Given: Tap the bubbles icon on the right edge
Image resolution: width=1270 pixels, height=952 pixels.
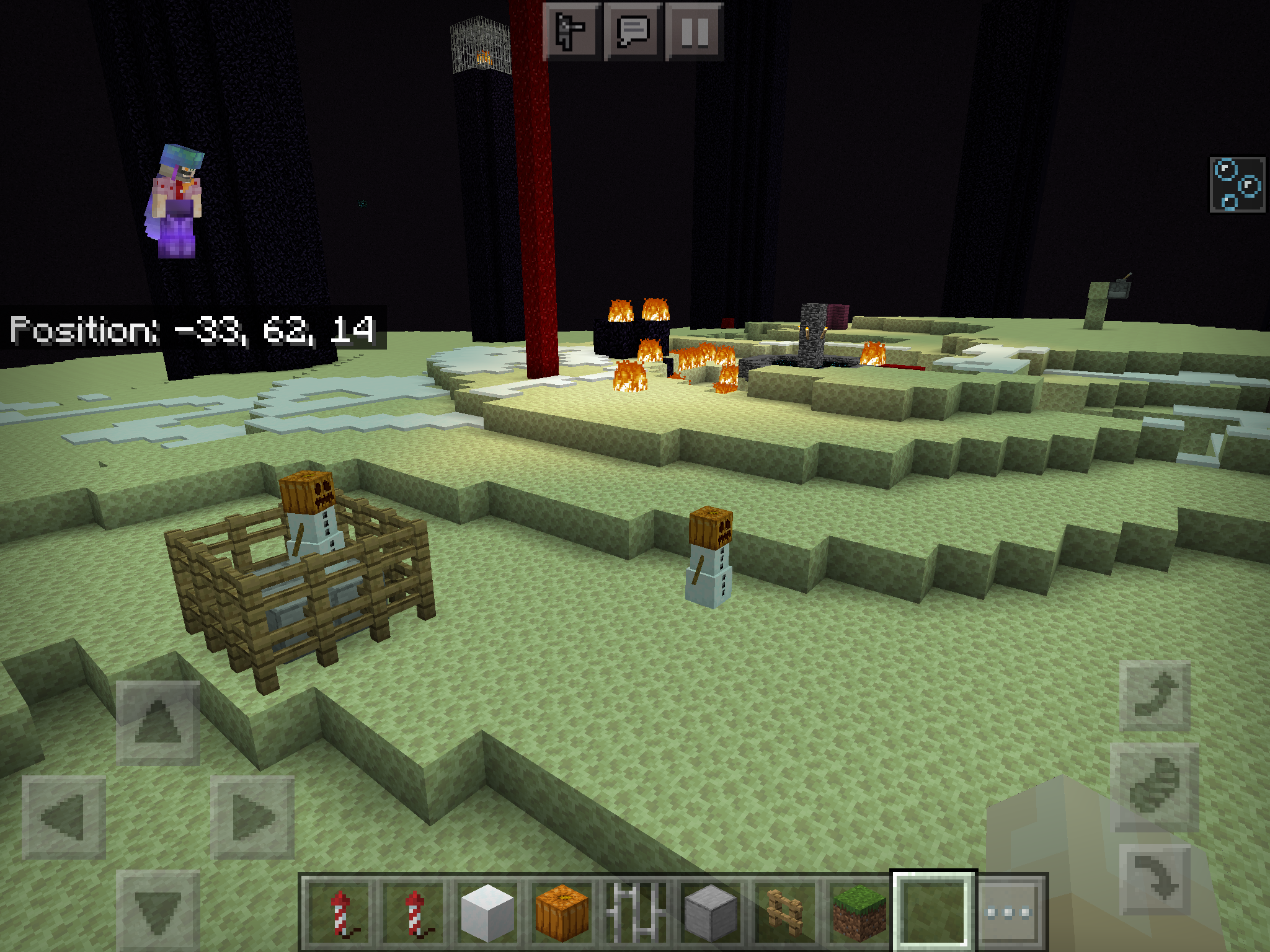Looking at the screenshot, I should [x=1237, y=184].
